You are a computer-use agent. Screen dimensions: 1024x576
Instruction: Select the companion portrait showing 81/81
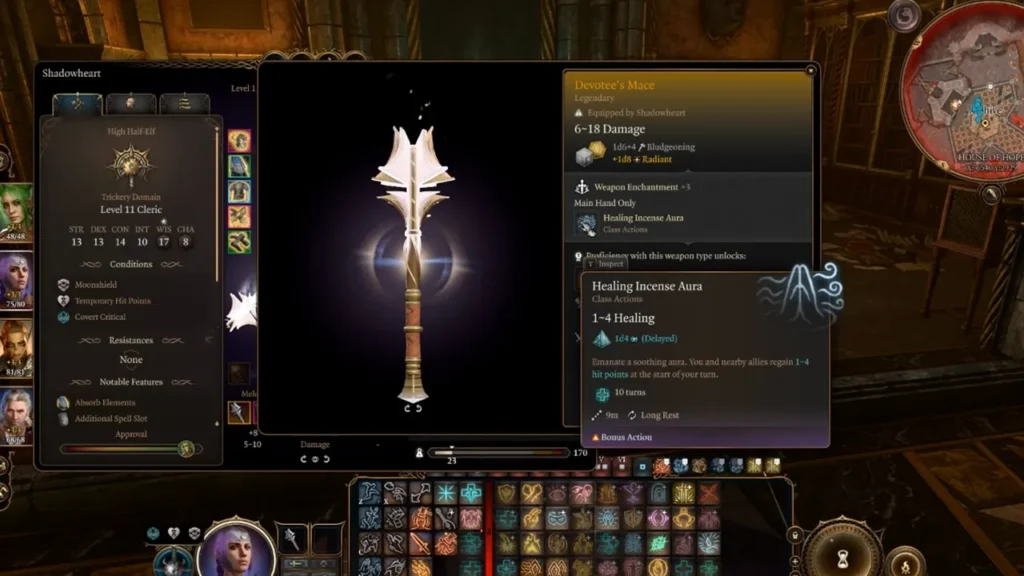(16, 348)
